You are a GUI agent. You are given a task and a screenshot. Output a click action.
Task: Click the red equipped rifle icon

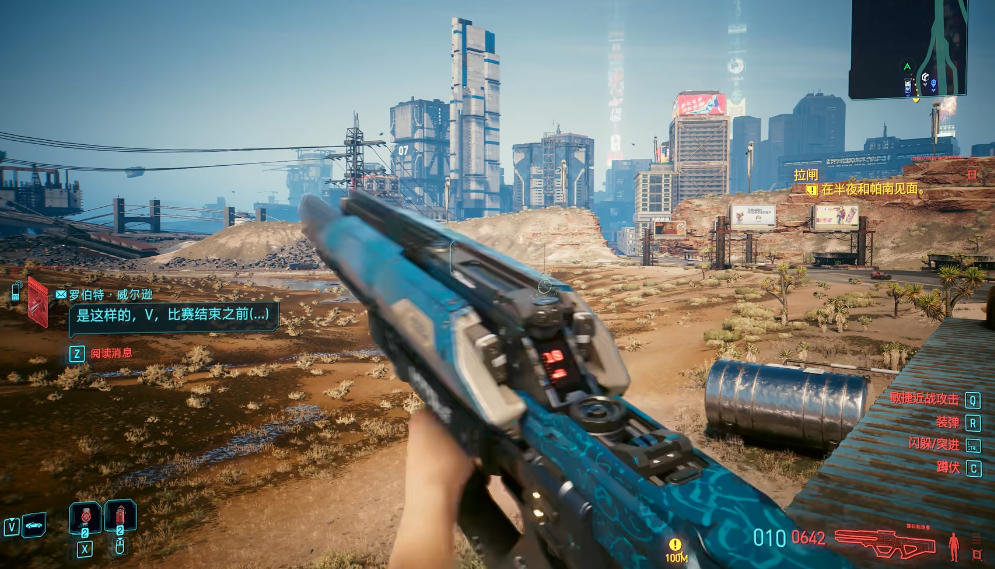886,543
